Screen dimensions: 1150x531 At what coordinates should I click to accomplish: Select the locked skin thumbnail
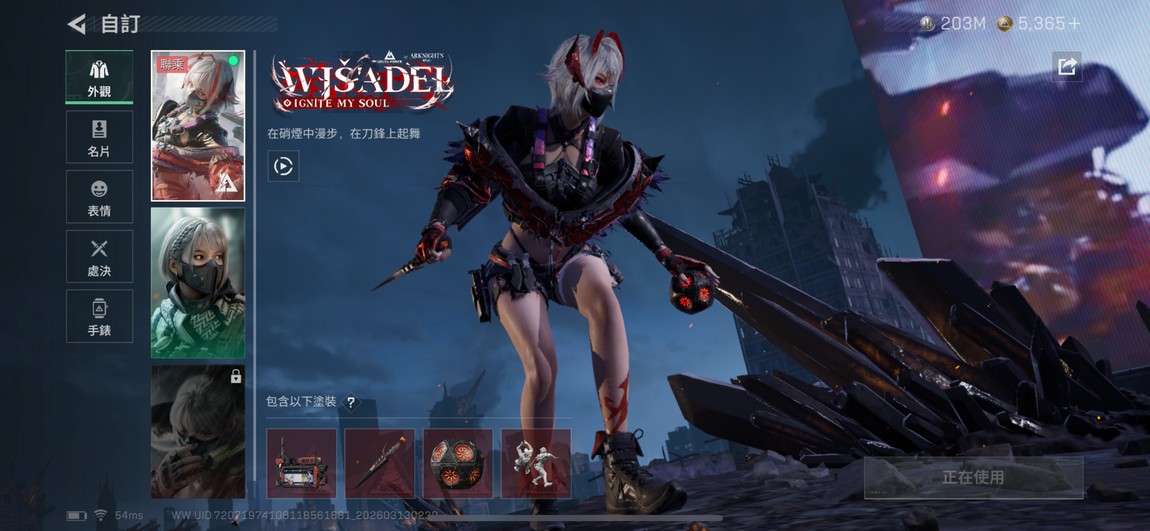198,431
